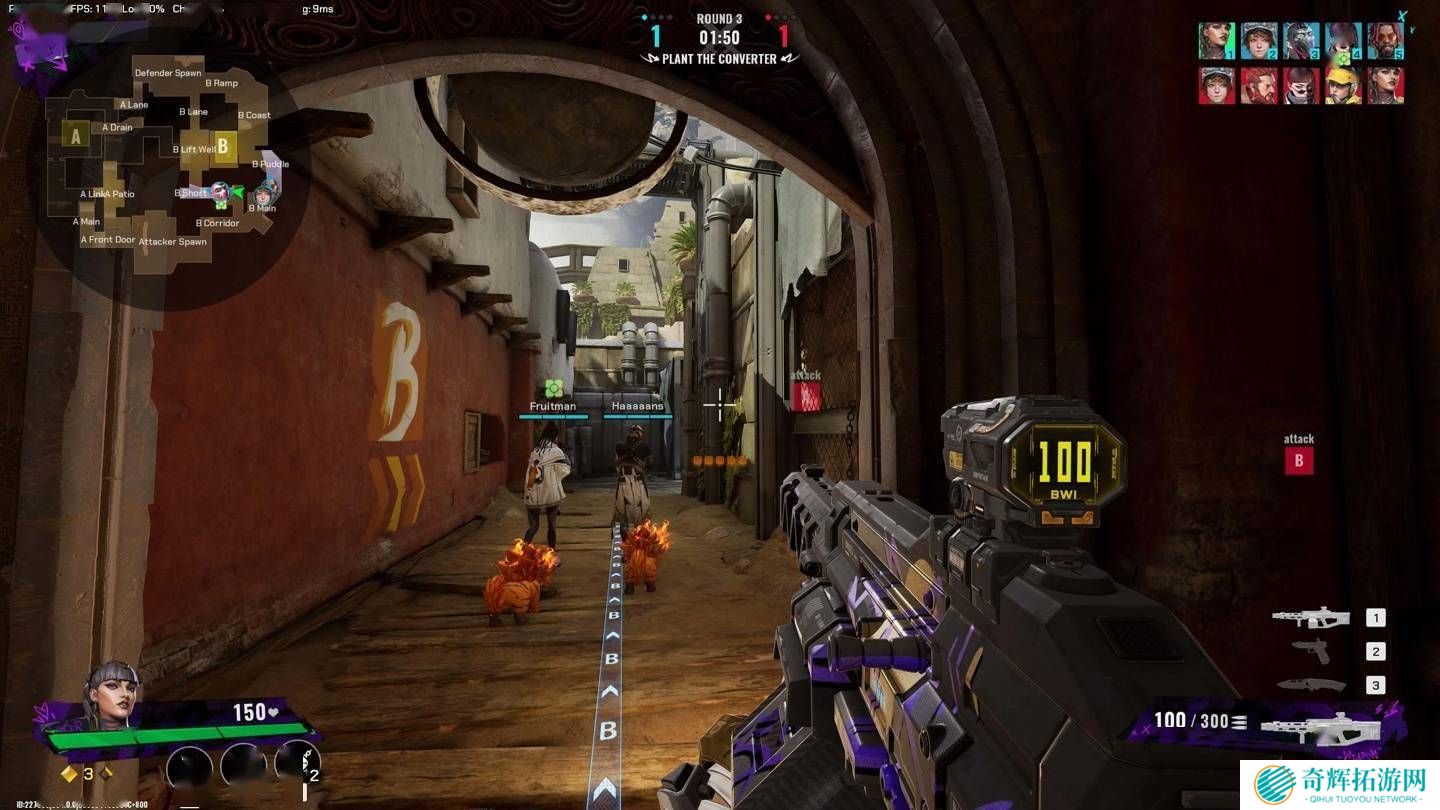Screen dimensions: 1440x810
Task: Select the assault rifle weapon slot
Action: (x=1311, y=617)
